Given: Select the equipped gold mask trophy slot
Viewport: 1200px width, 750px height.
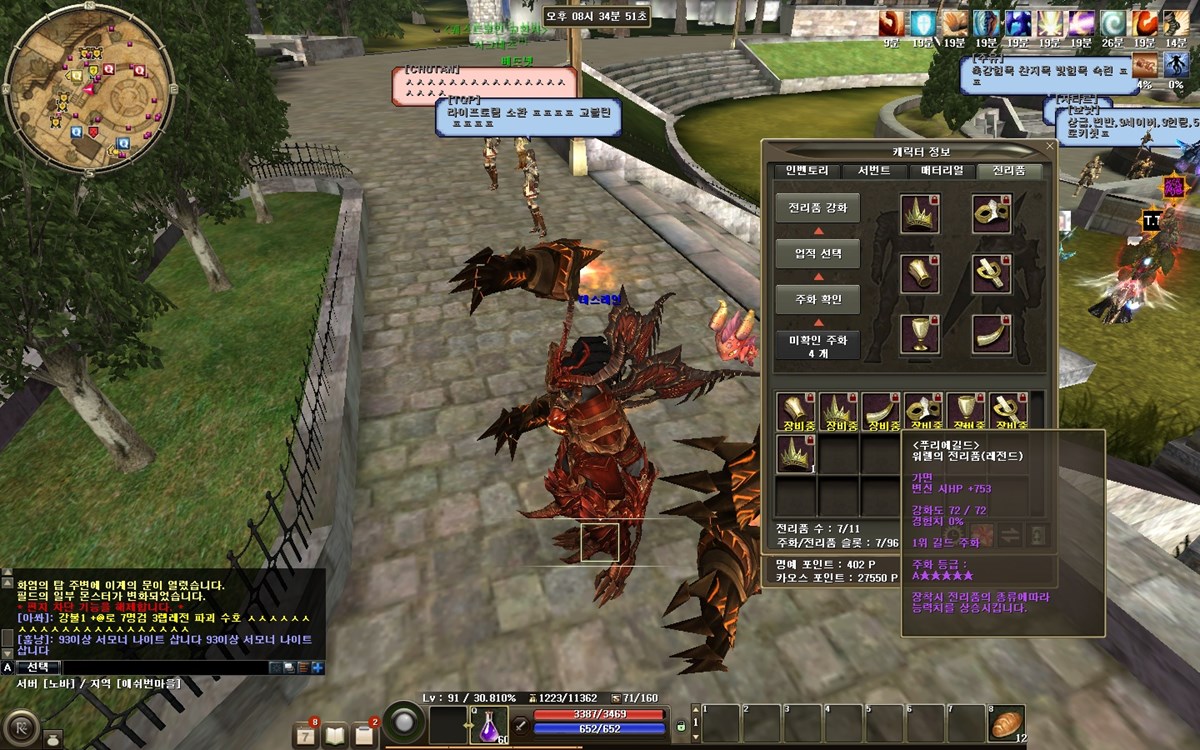Looking at the screenshot, I should click(x=991, y=214).
